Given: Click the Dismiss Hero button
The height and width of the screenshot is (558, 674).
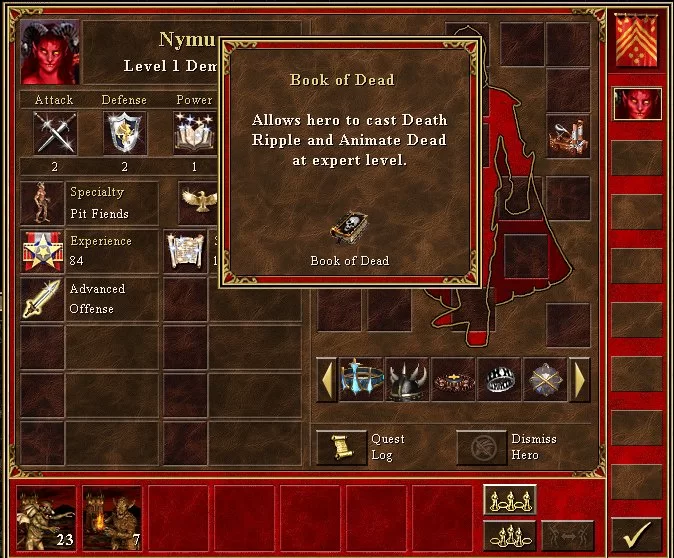Looking at the screenshot, I should click(481, 448).
